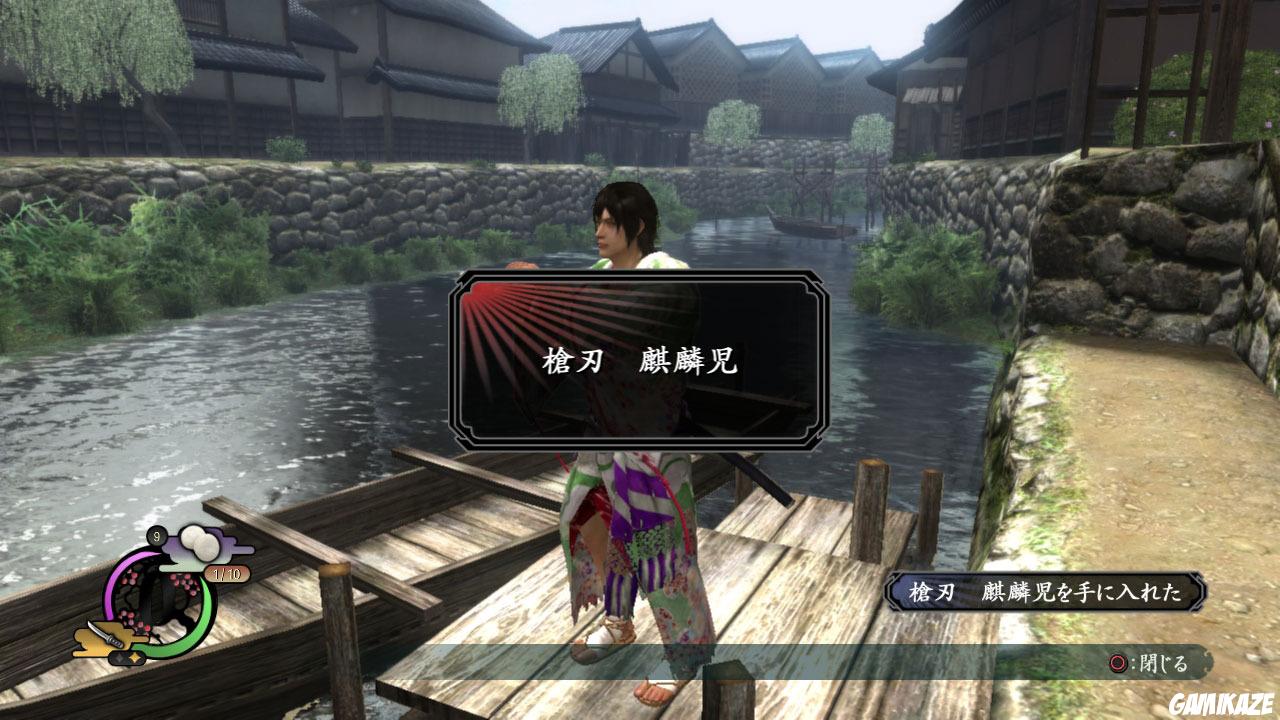Select the sparkle gem icon below the sword

pos(135,656)
